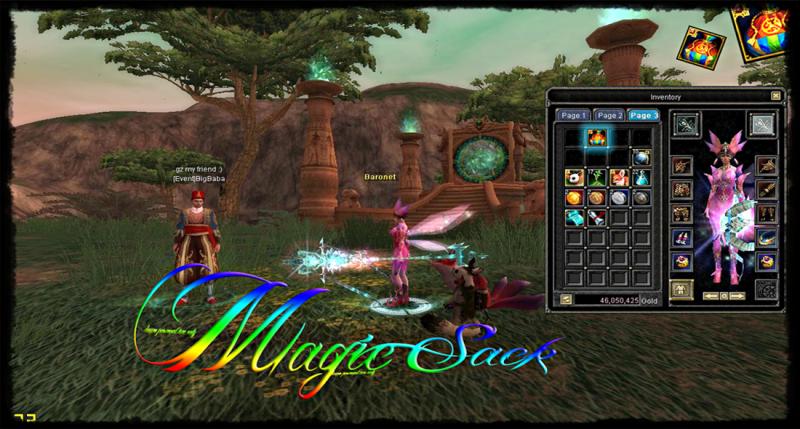Image resolution: width=800 pixels, height=429 pixels.
Task: Select the cyan crystal item slot
Action: pos(573,218)
